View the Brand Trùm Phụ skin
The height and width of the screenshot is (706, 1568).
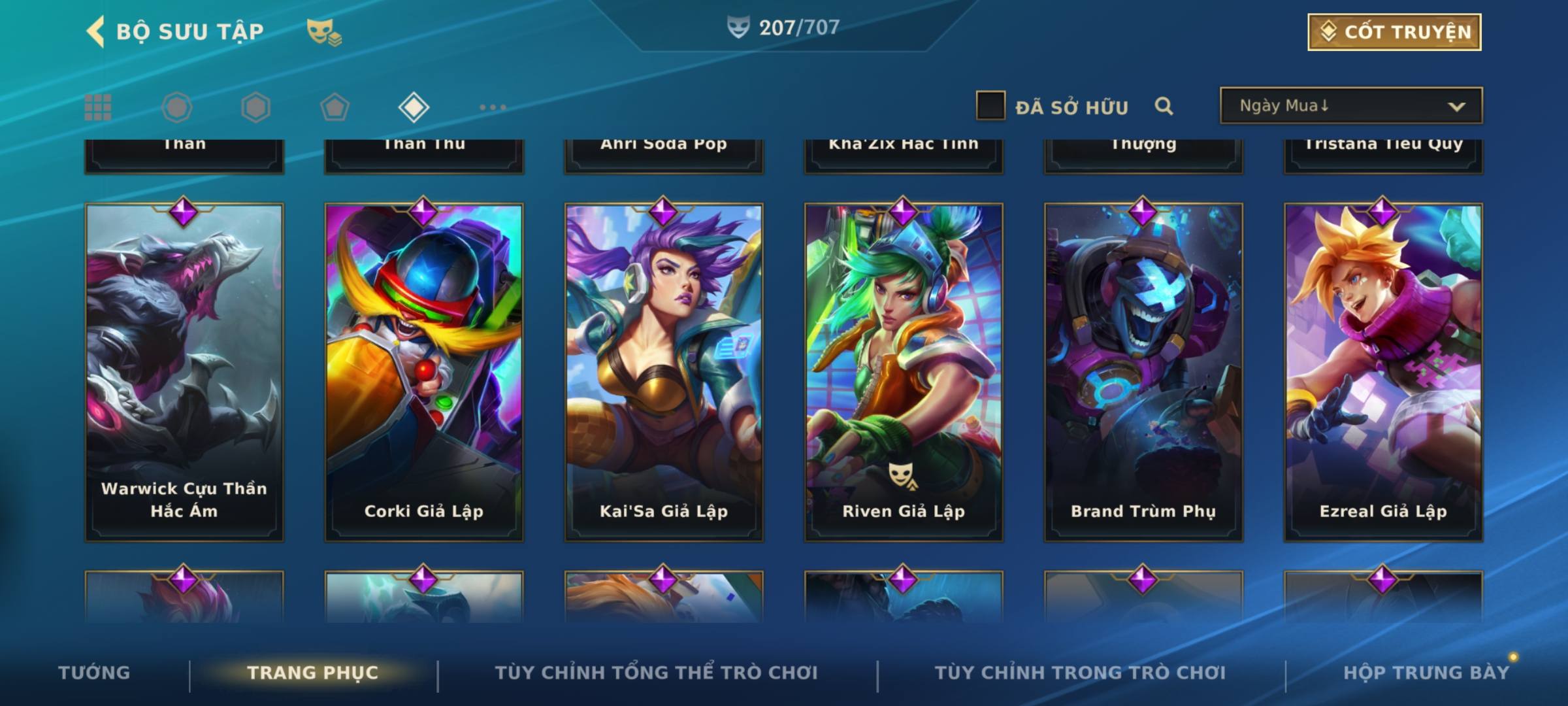coord(1143,373)
